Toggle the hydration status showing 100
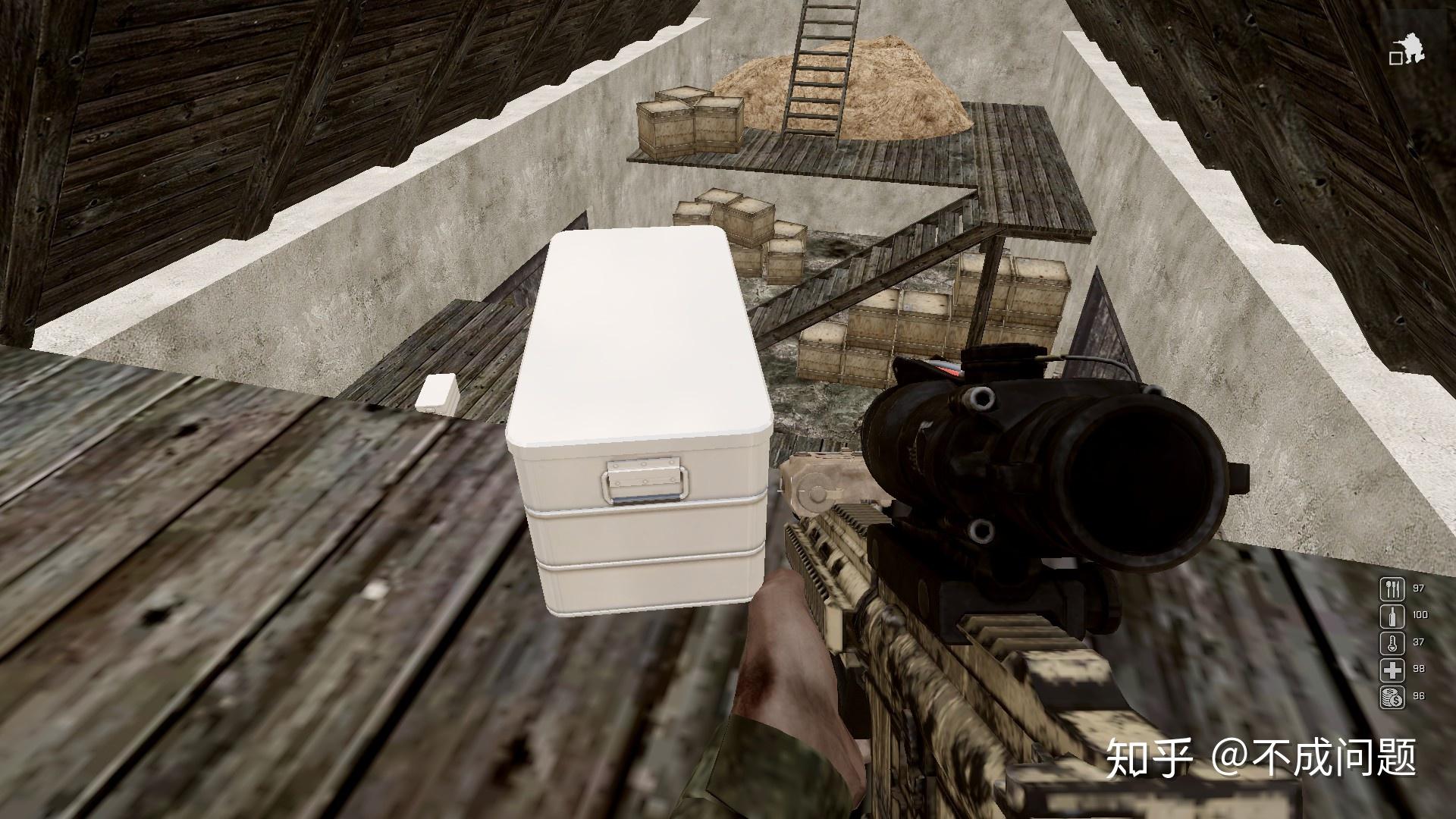 point(1420,616)
